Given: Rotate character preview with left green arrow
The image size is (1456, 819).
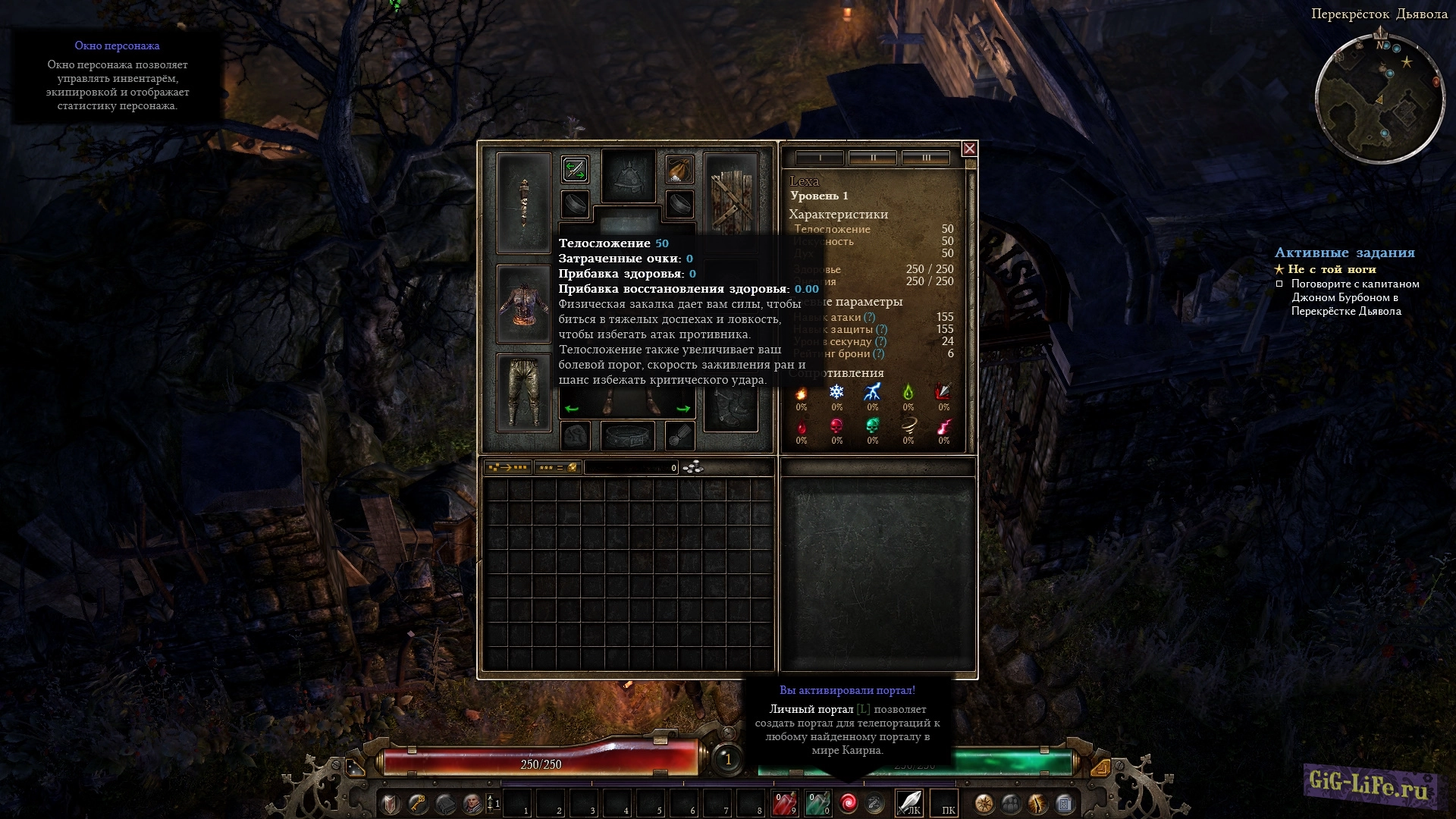Looking at the screenshot, I should tap(572, 409).
